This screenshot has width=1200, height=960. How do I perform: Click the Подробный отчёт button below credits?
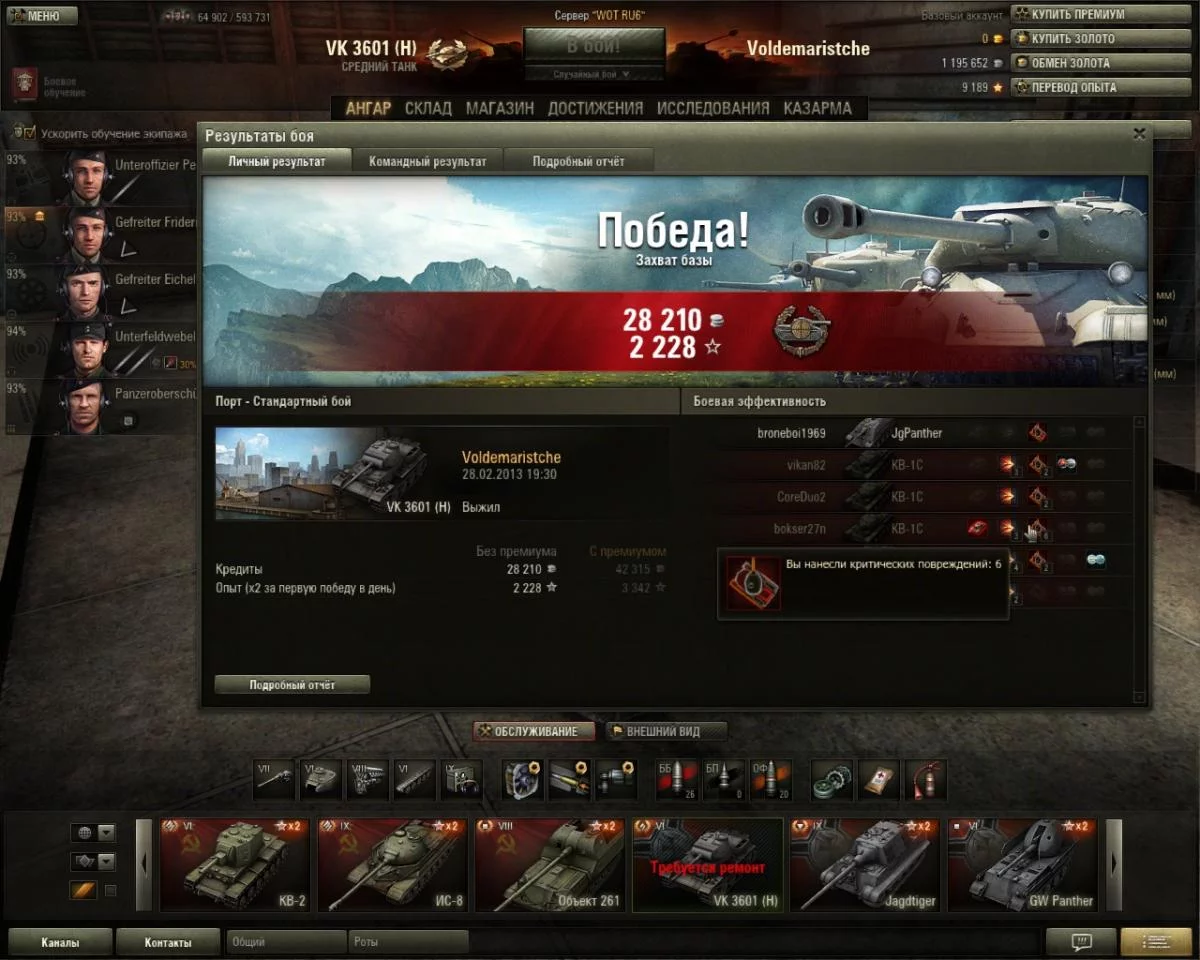point(292,685)
